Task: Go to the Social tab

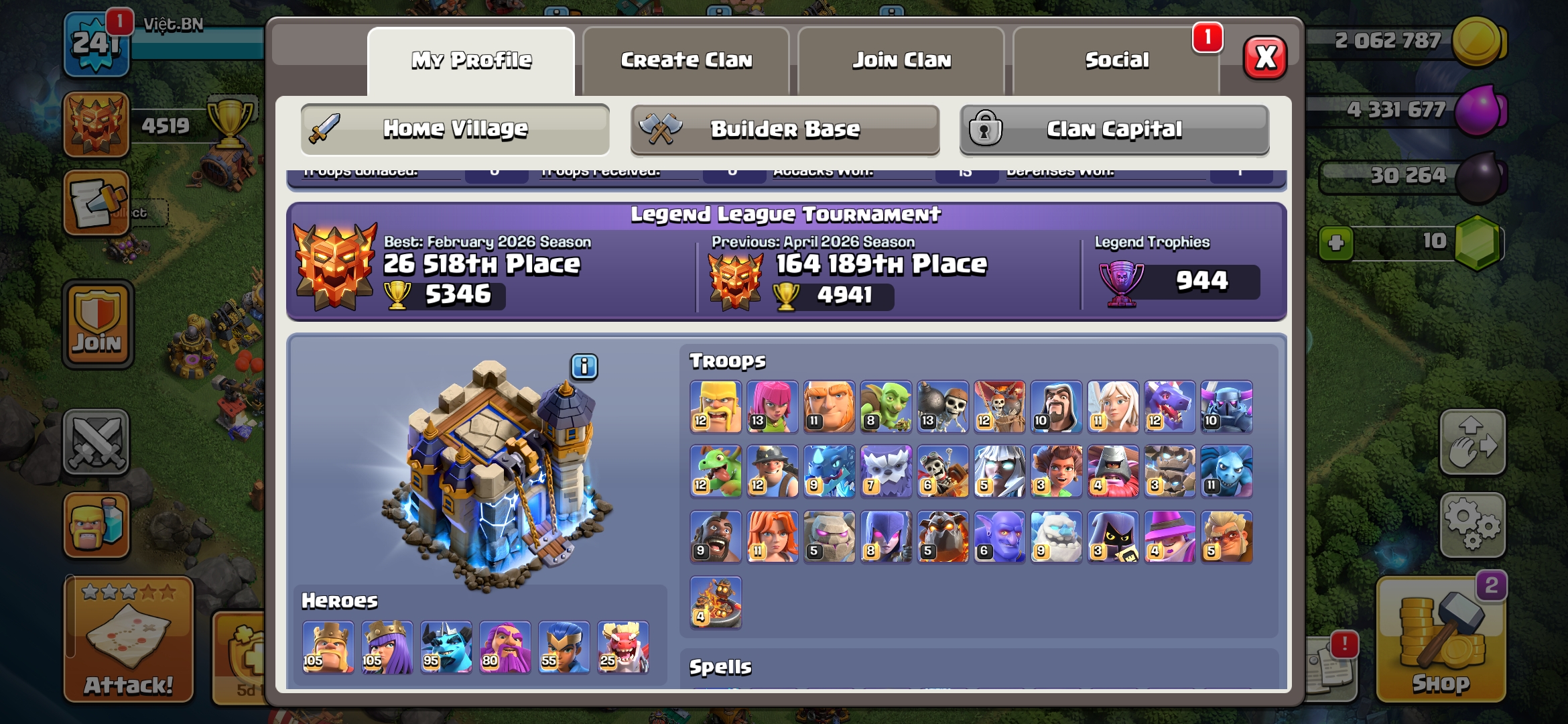Action: coord(1116,60)
